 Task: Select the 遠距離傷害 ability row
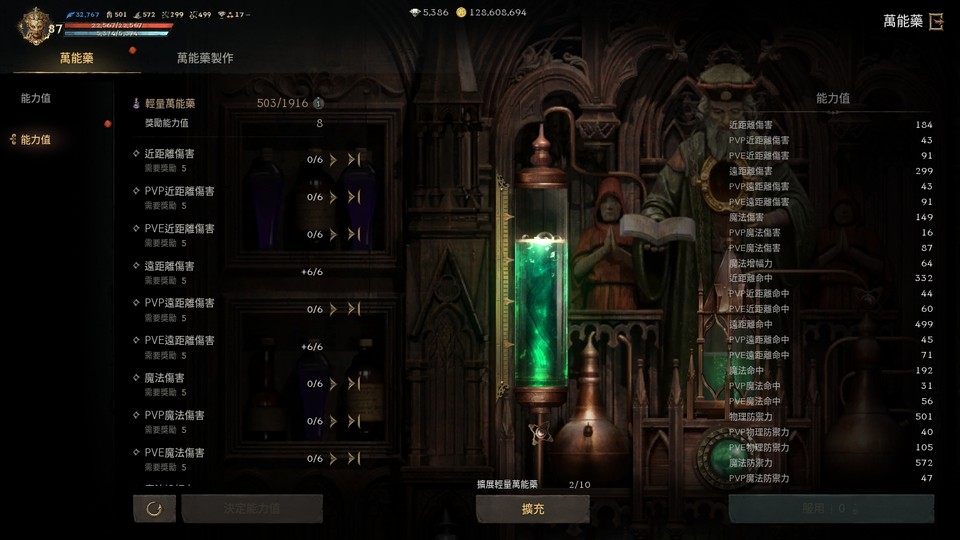(x=170, y=266)
